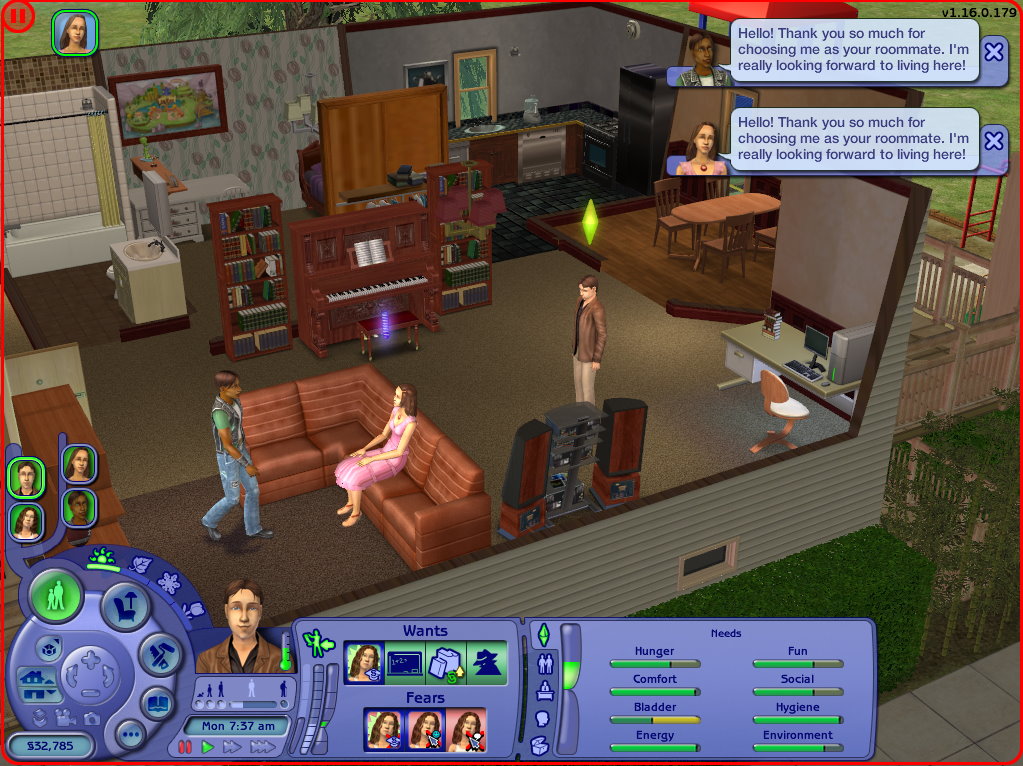
Task: Enter Live mode with the green button
Action: (x=56, y=595)
